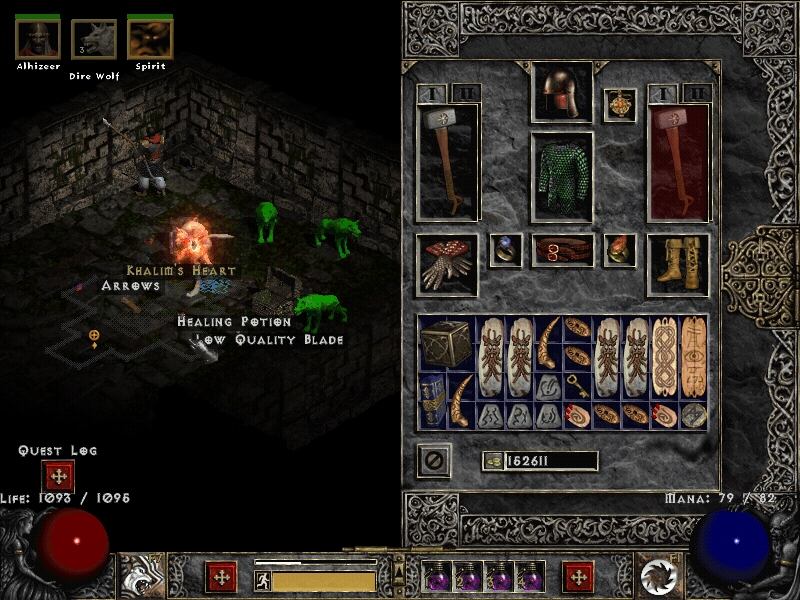The height and width of the screenshot is (600, 800).
Task: Toggle the run/walk button
Action: tap(262, 579)
